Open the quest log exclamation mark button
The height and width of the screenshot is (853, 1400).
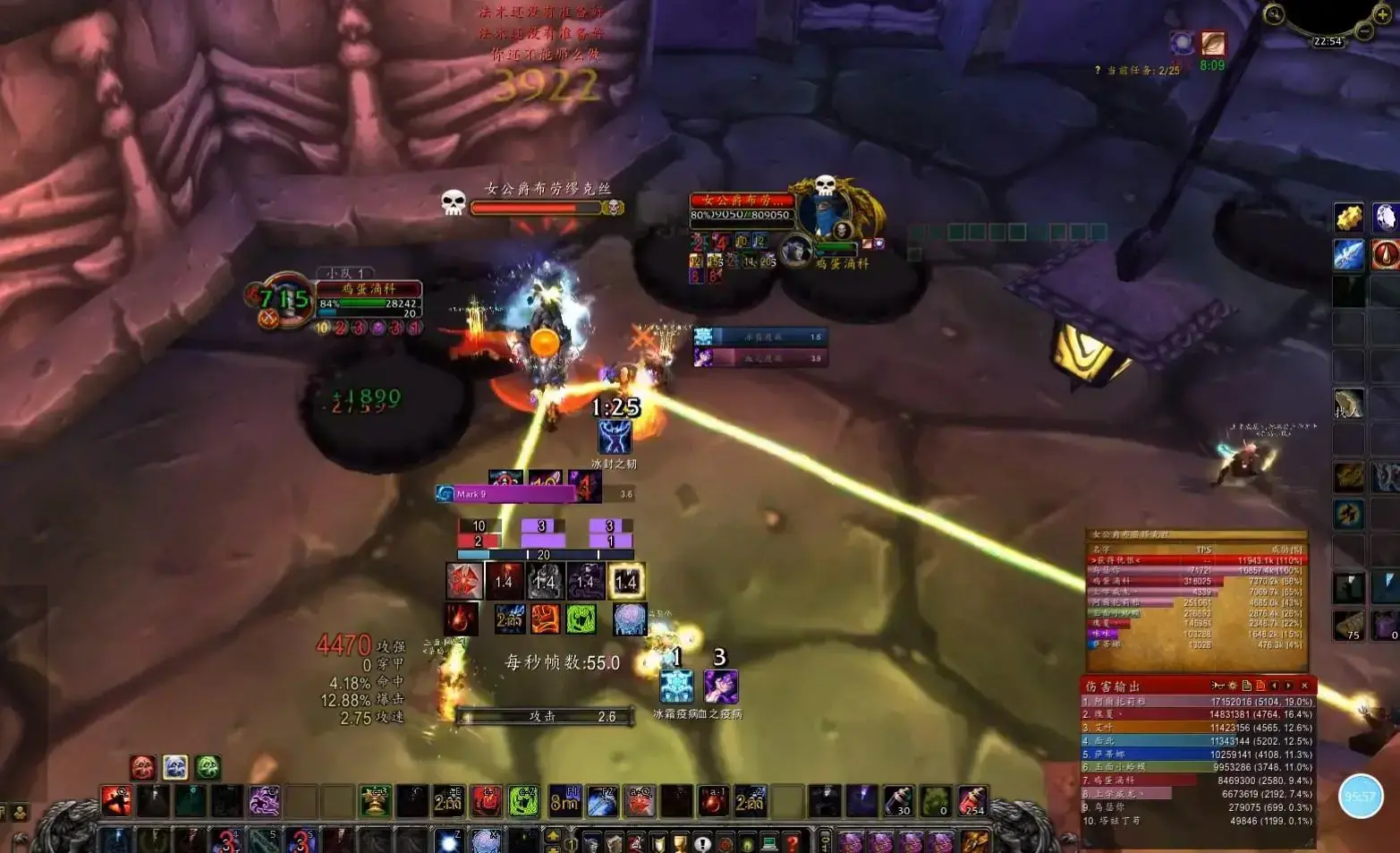tap(702, 842)
